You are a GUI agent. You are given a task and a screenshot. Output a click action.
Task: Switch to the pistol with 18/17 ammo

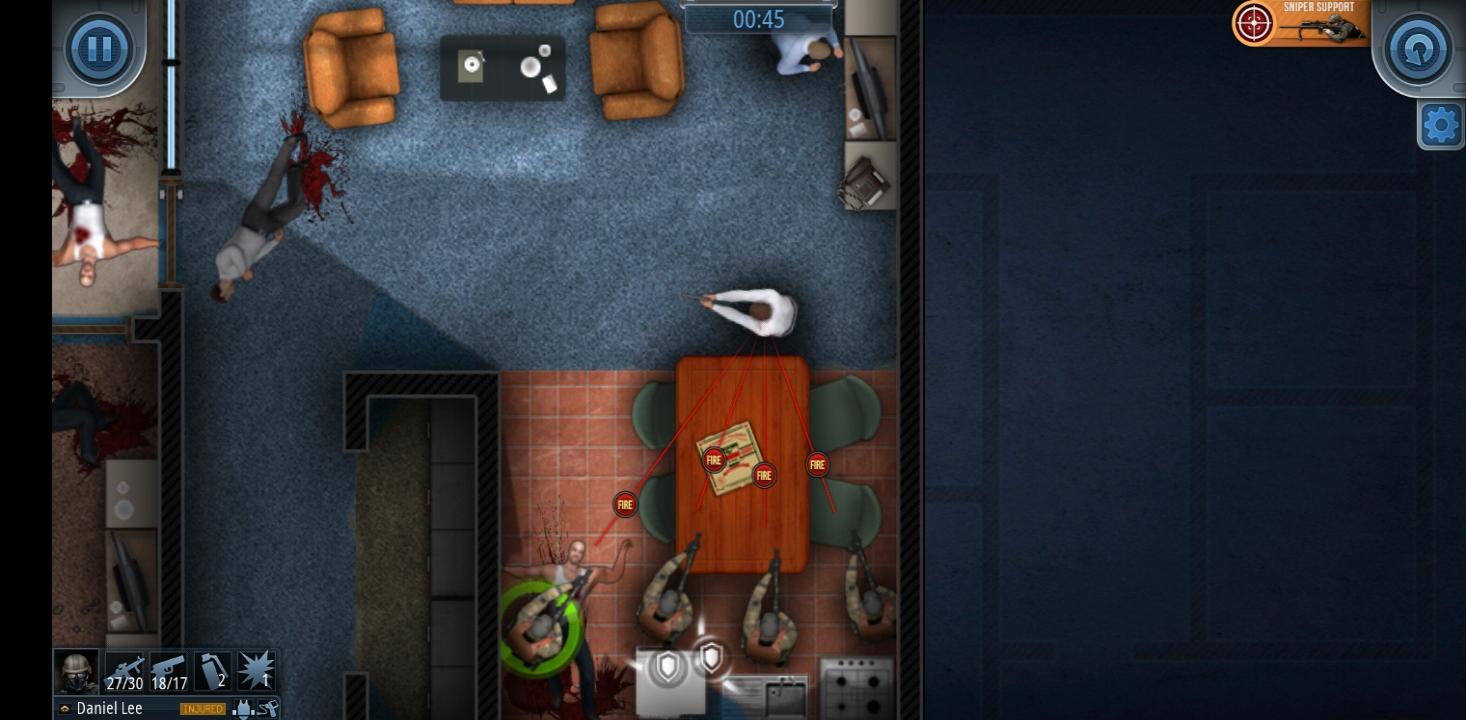coord(168,671)
